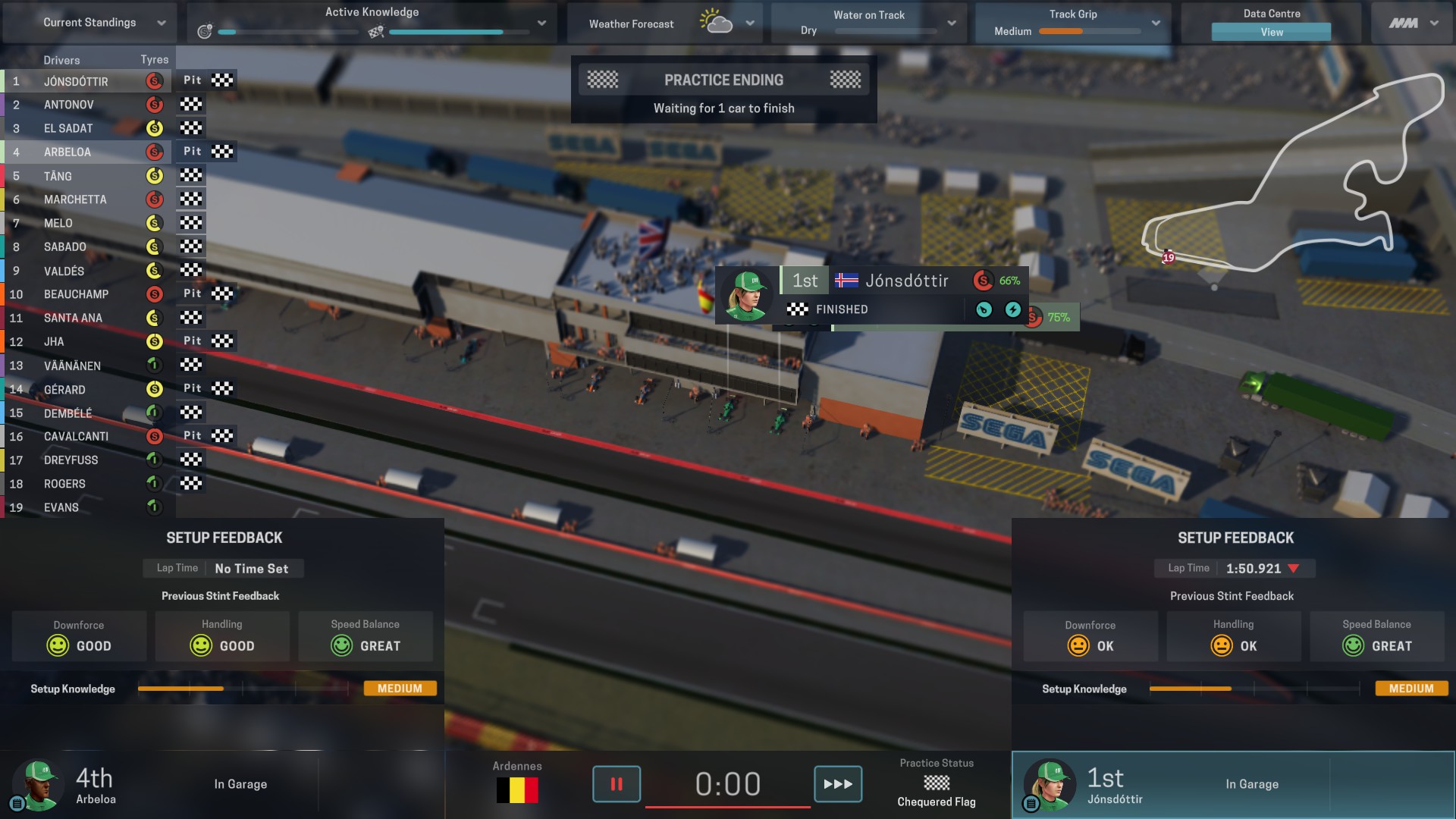The image size is (1456, 819).
Task: Click Jónsdóttir's 1st place driver popup
Action: coord(872,294)
